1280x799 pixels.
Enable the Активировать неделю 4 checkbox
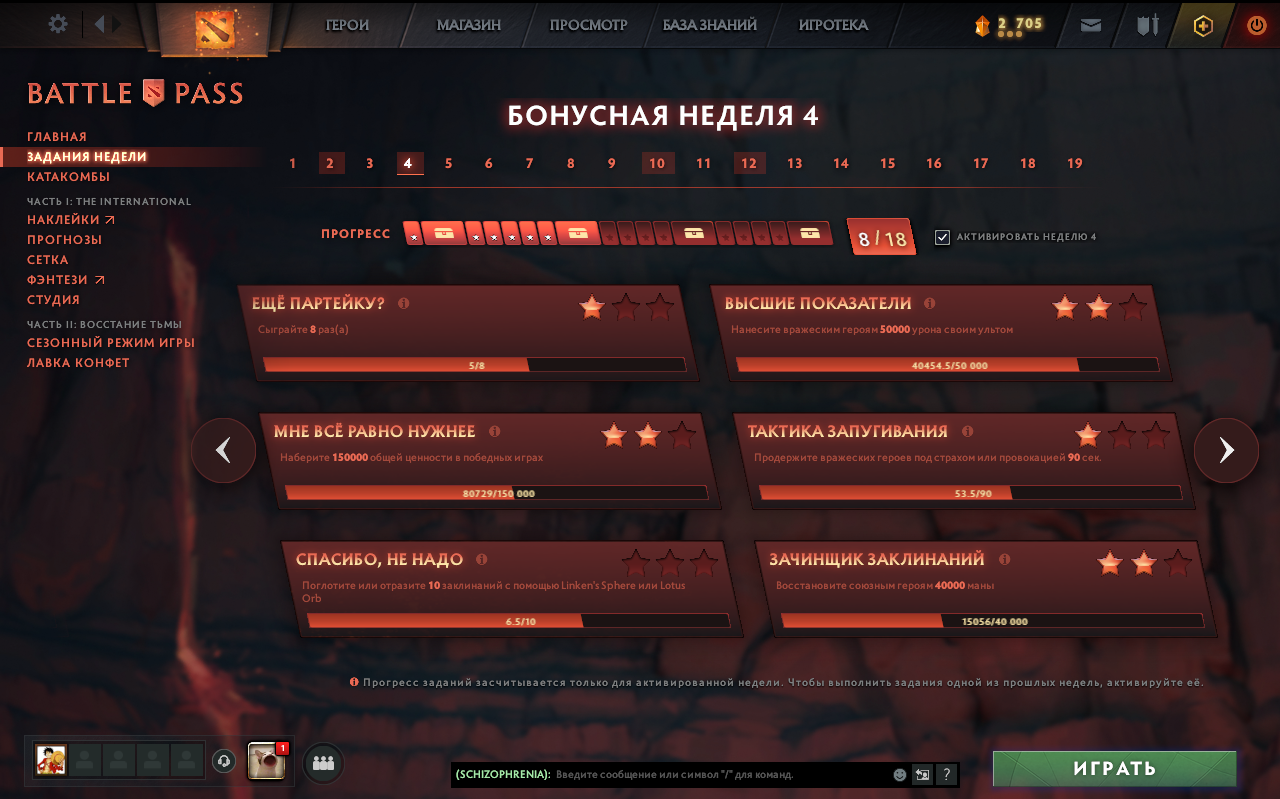point(941,237)
